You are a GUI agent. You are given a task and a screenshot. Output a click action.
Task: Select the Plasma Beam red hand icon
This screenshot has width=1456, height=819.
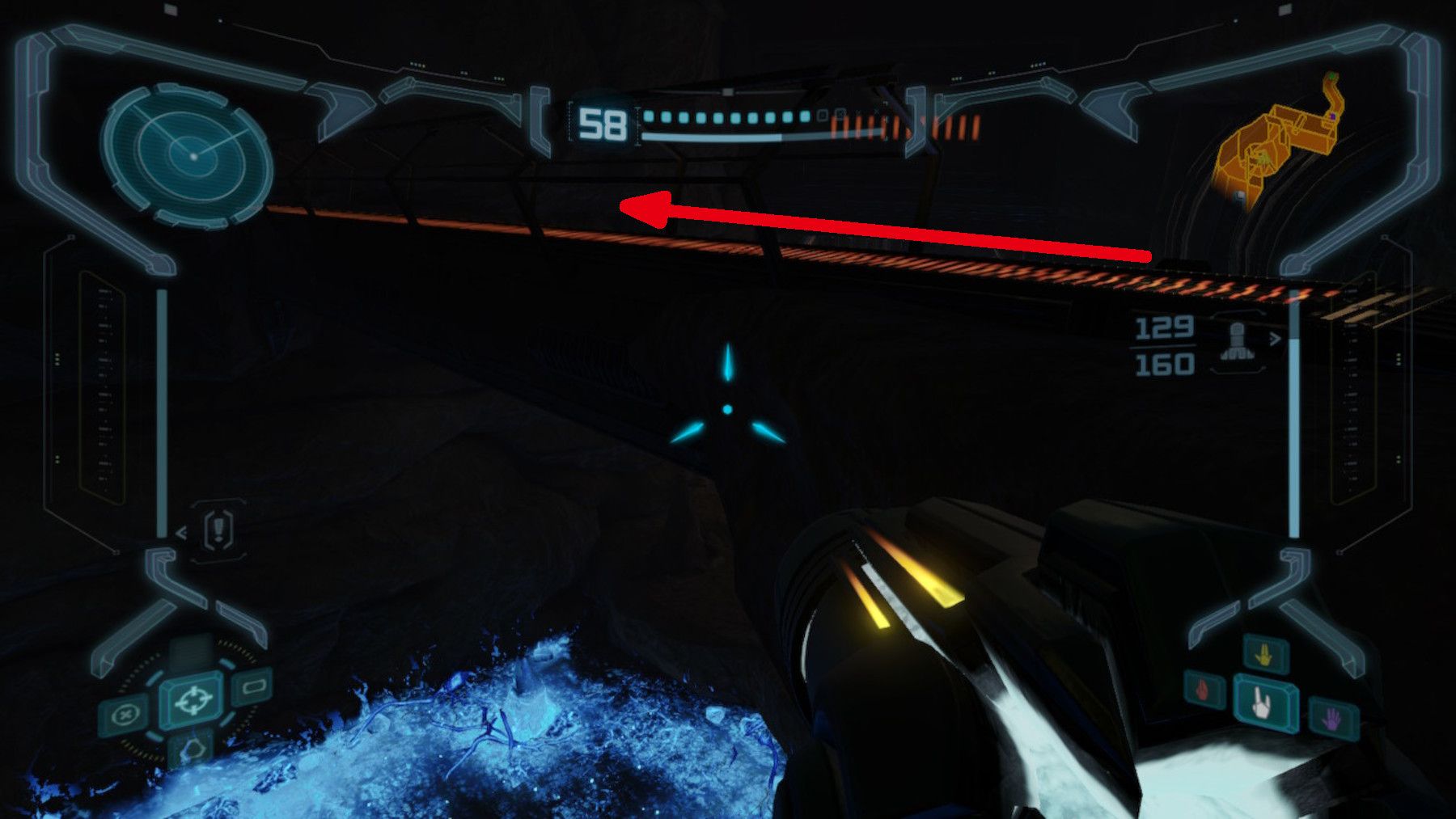(x=1202, y=690)
